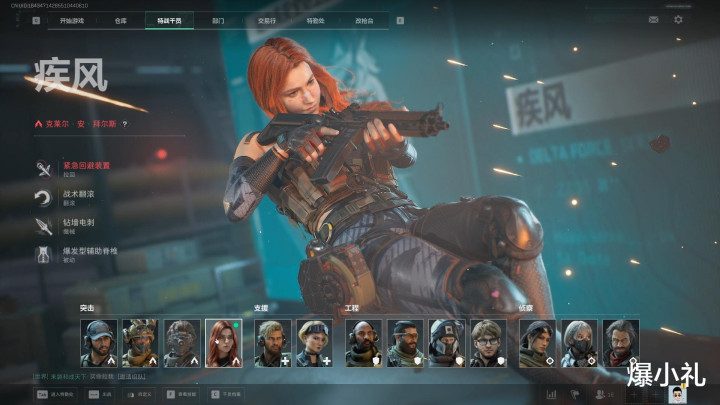Open the 仓库 tab
Viewport: 720px width, 405px height.
121,19
